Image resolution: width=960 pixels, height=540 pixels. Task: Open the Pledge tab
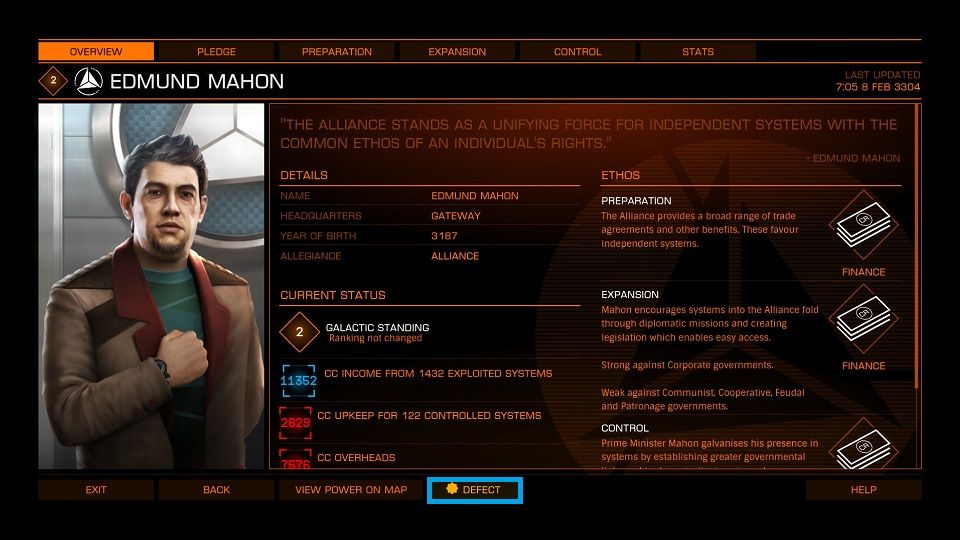coord(216,51)
